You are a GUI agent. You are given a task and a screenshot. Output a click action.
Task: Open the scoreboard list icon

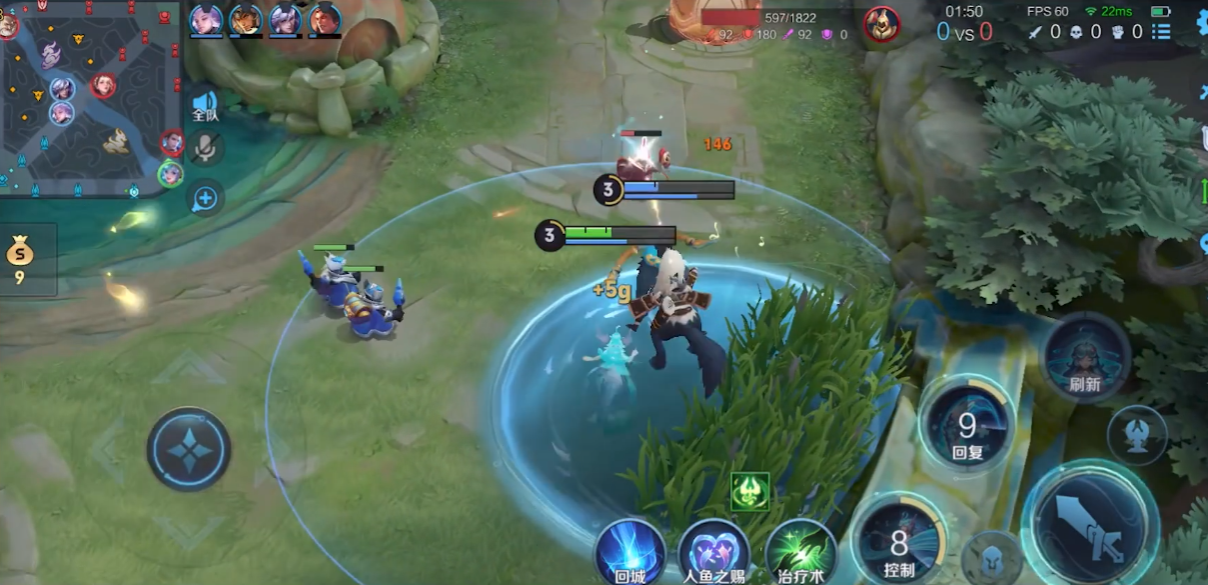coord(1160,32)
